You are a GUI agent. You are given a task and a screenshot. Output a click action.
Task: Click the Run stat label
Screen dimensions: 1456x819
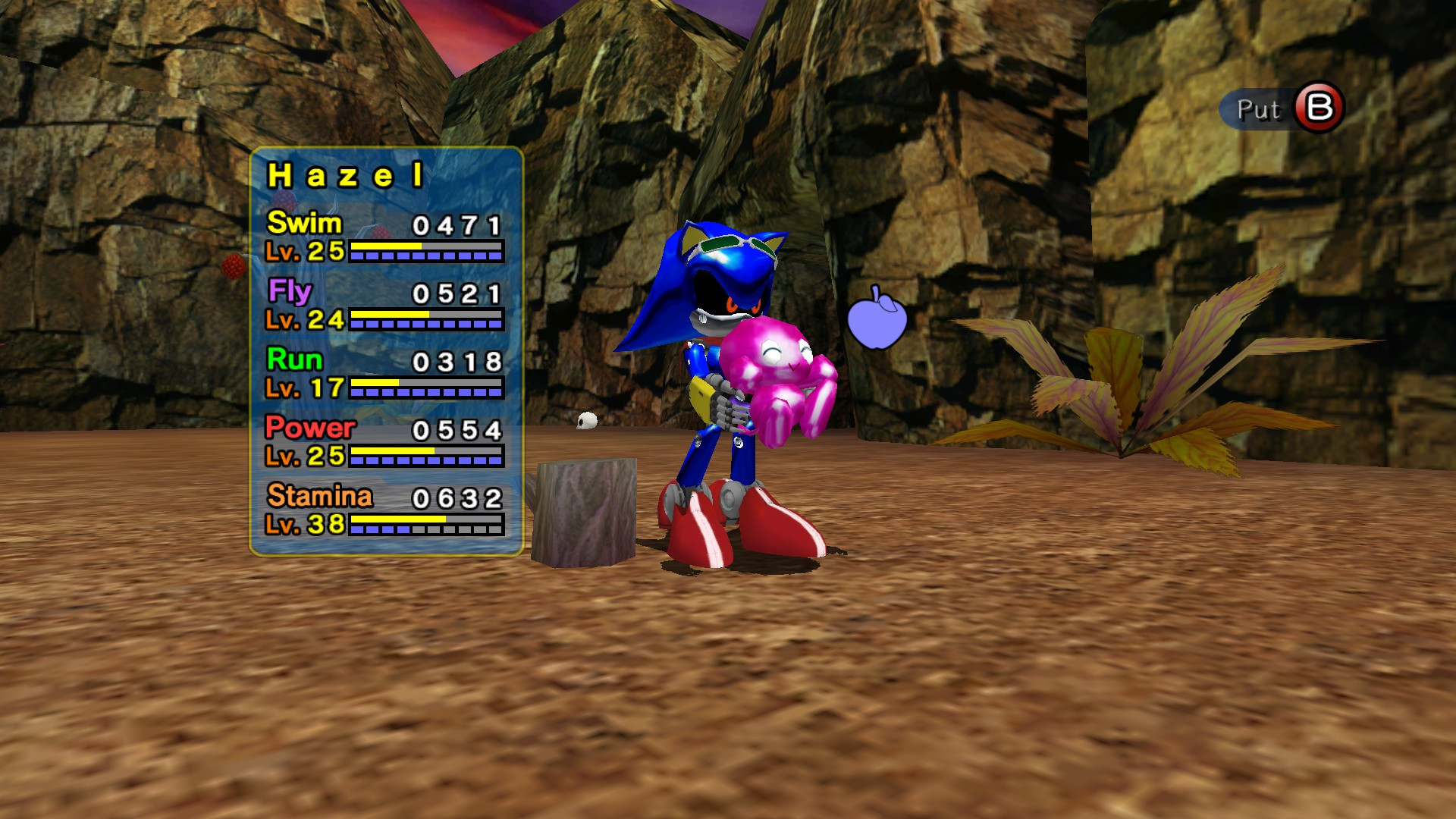click(x=294, y=361)
